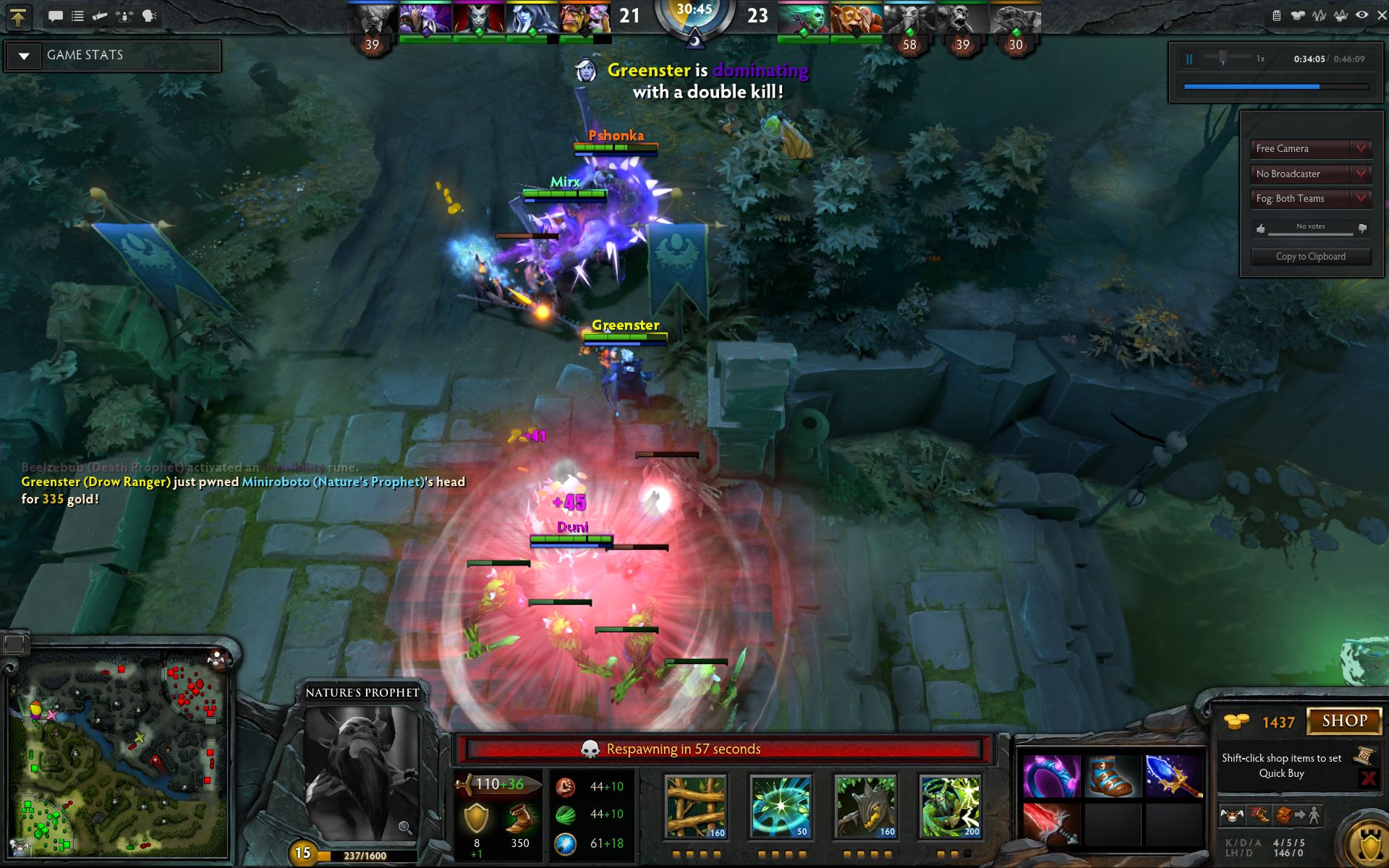Expand the GAME STATS dropdown
The height and width of the screenshot is (868, 1389).
pyautogui.click(x=24, y=56)
